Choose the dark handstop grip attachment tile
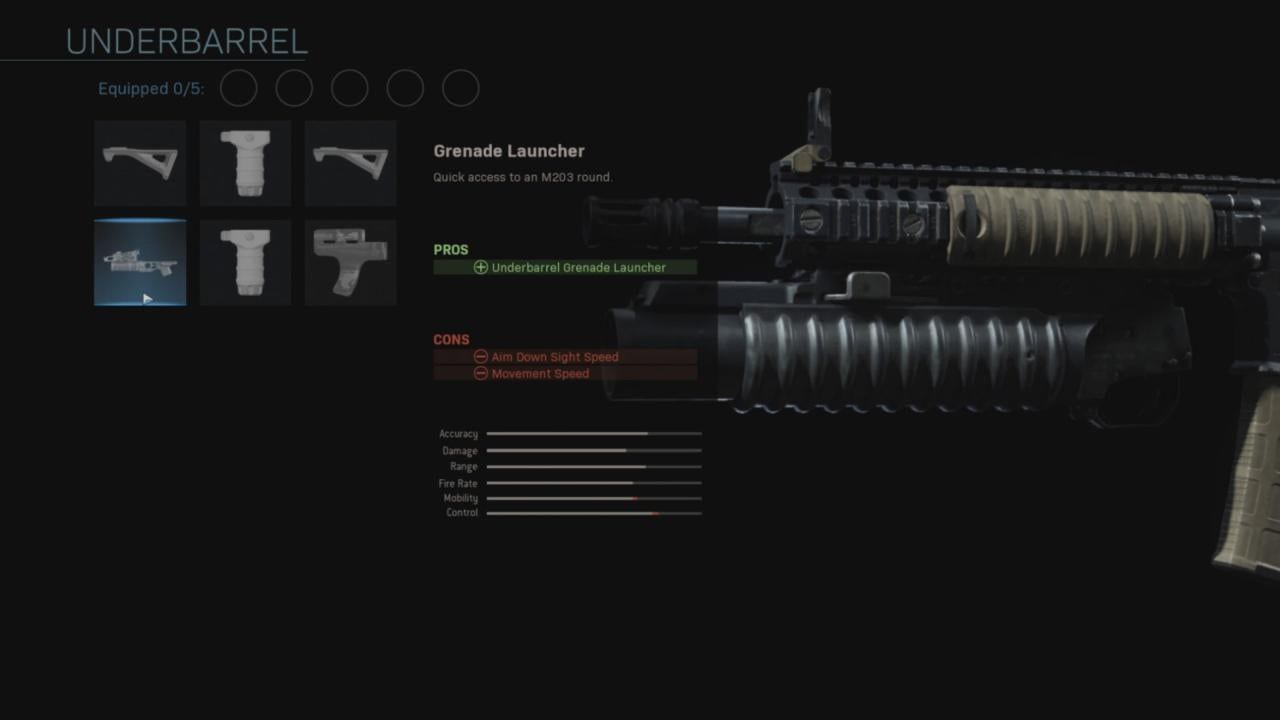The height and width of the screenshot is (720, 1280). pos(350,263)
